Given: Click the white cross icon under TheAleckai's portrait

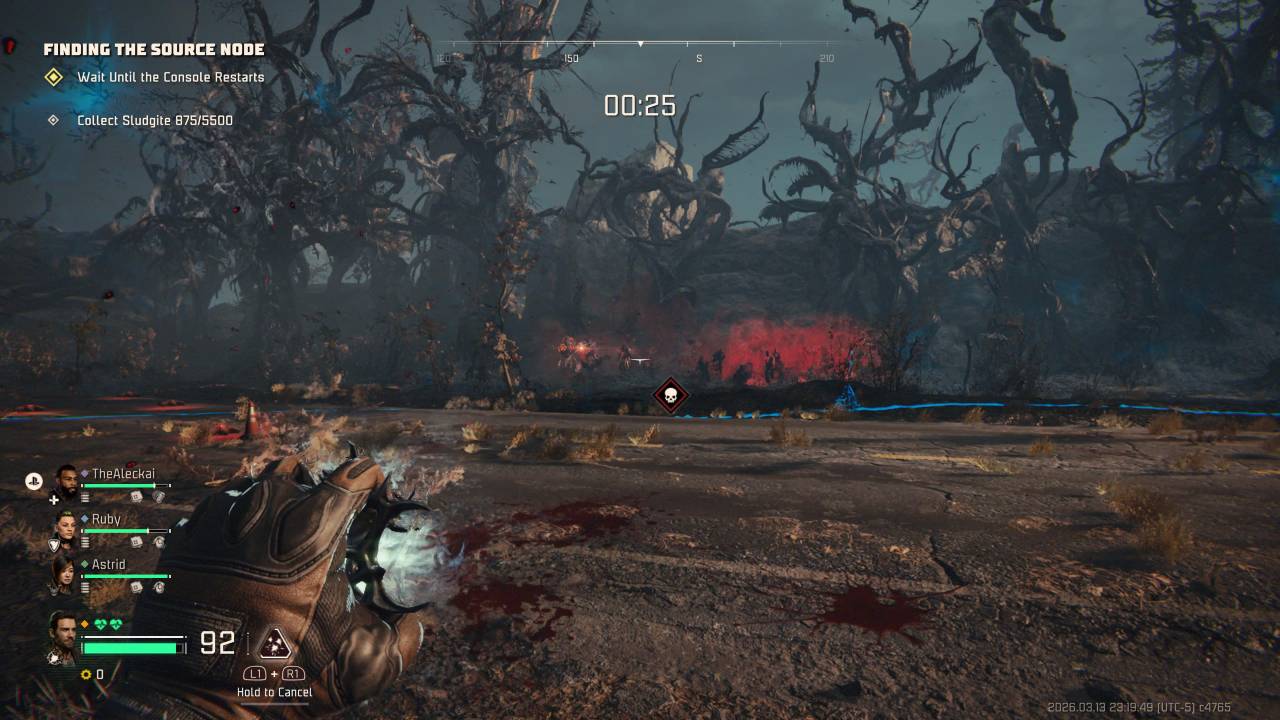Looking at the screenshot, I should click(54, 499).
